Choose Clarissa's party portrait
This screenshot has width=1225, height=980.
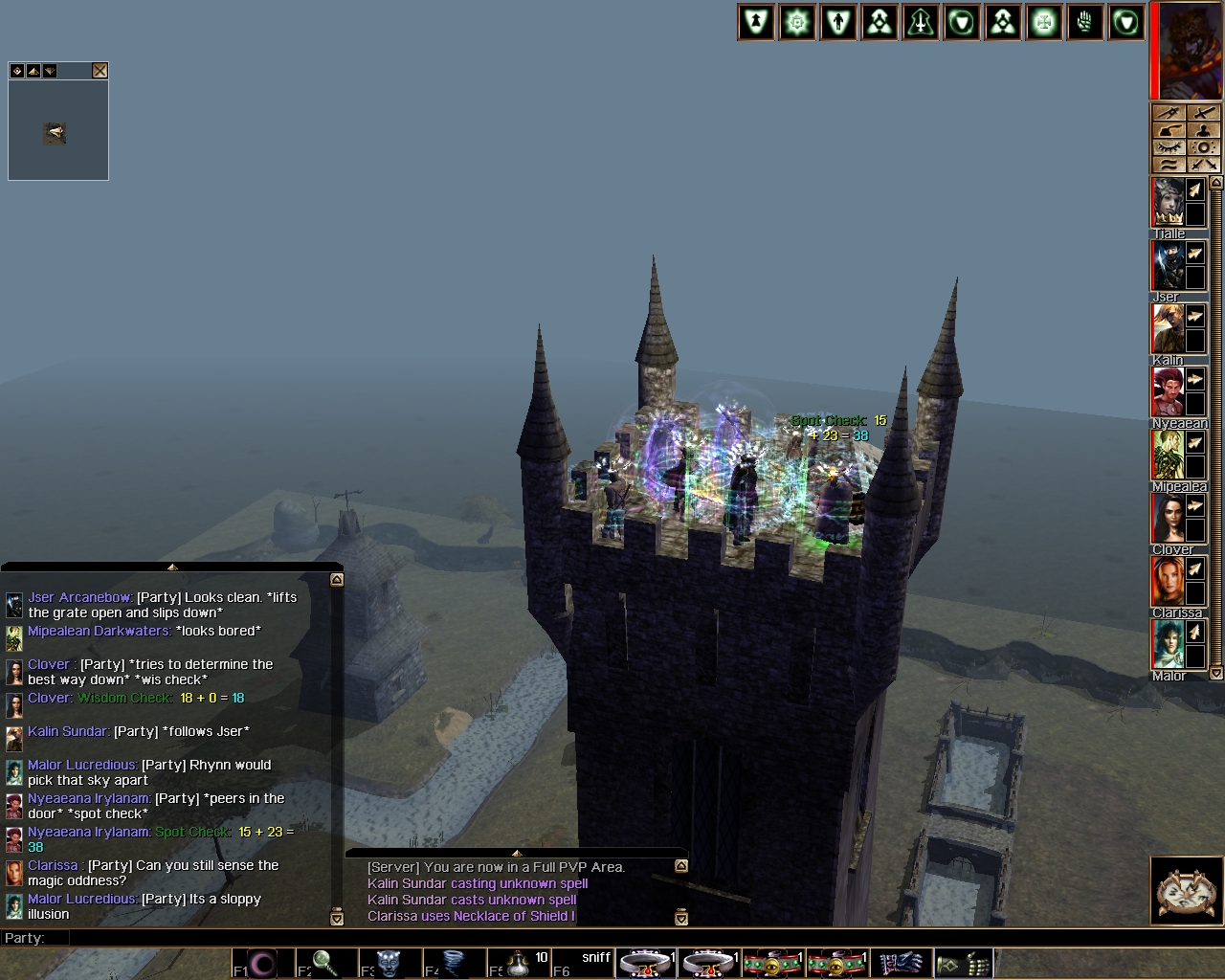1168,581
